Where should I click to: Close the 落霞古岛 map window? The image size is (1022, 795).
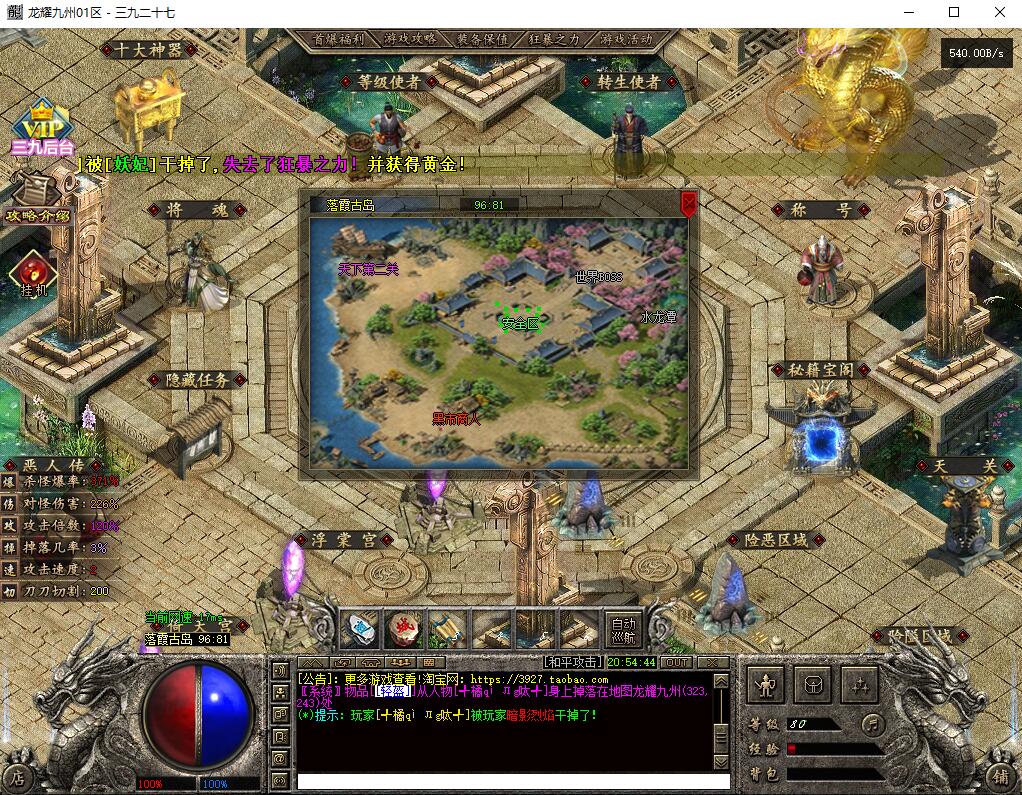(689, 203)
